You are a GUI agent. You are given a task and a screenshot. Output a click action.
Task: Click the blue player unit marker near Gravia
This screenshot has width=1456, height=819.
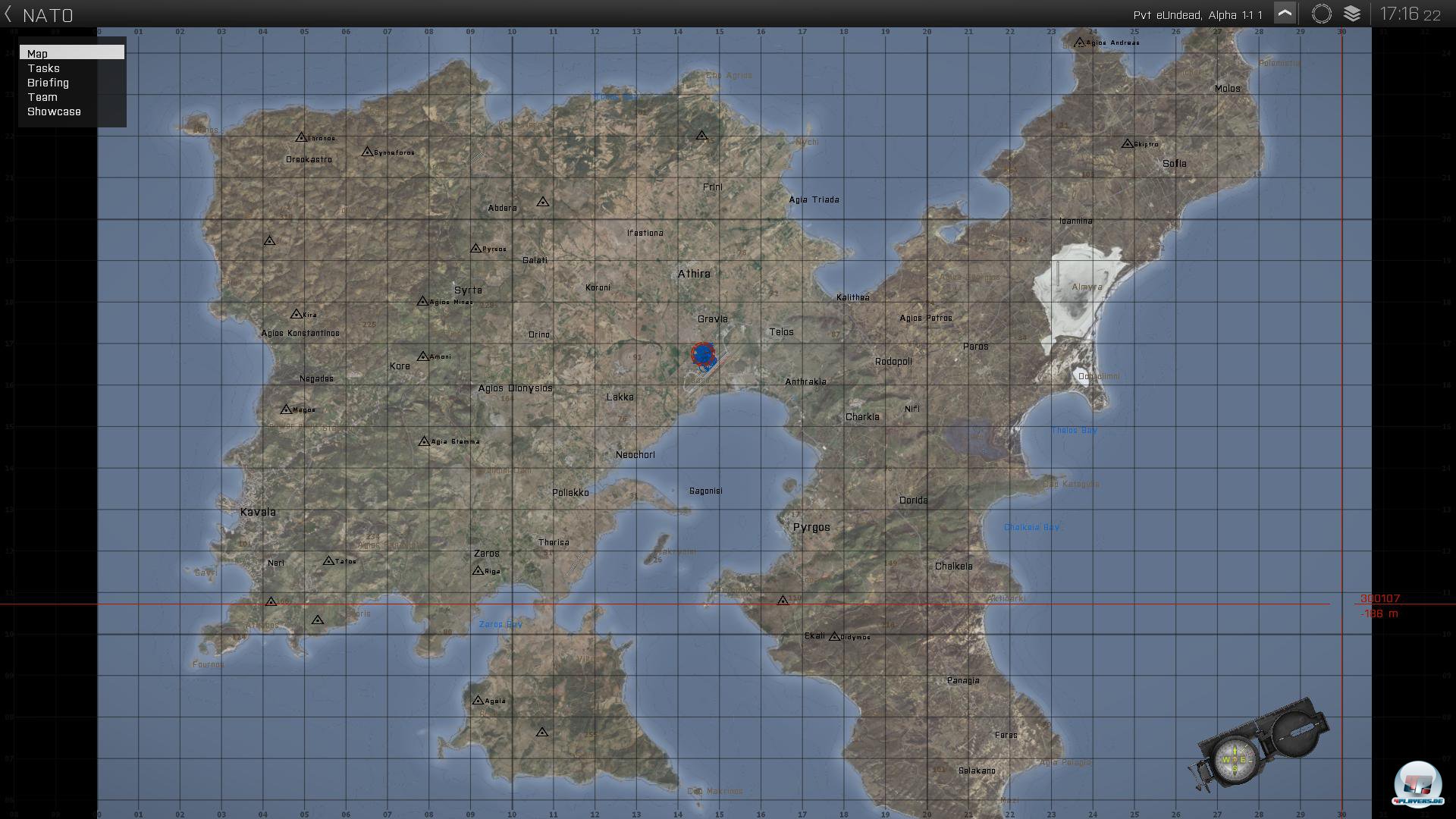703,355
